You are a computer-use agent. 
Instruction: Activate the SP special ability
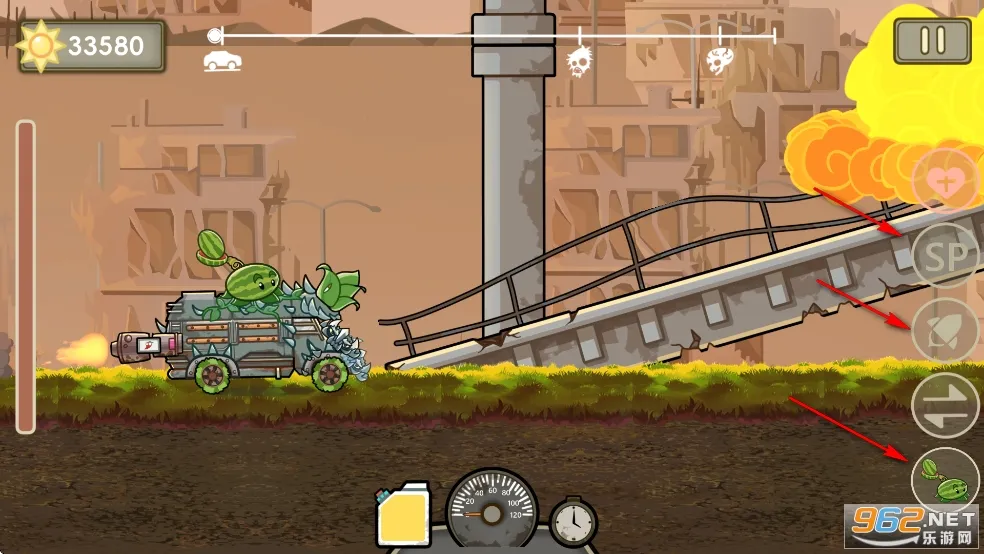[x=945, y=257]
